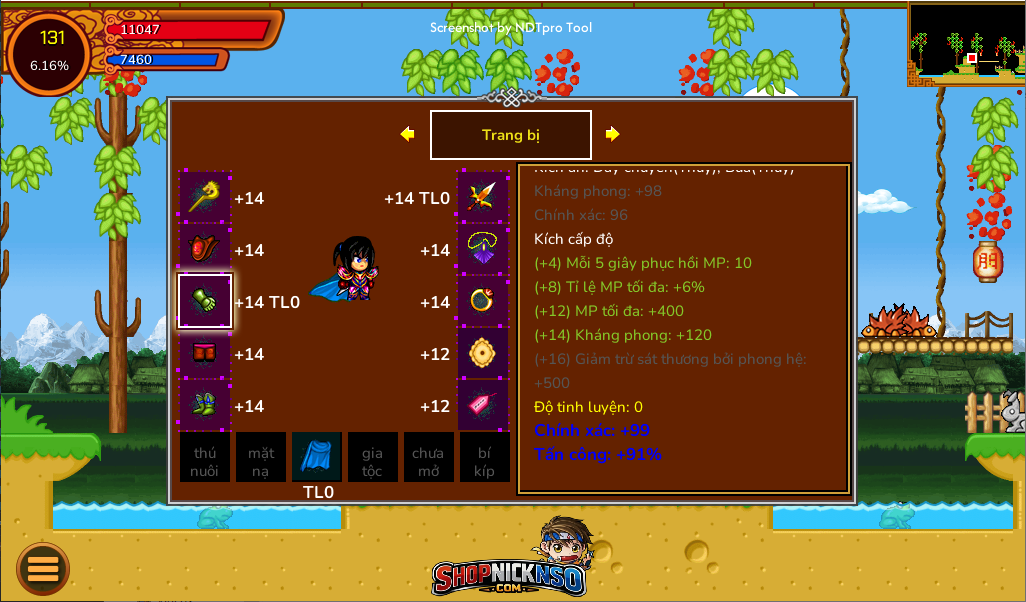The height and width of the screenshot is (602, 1026).
Task: Go to the next tab with right arrow
Action: click(x=612, y=134)
